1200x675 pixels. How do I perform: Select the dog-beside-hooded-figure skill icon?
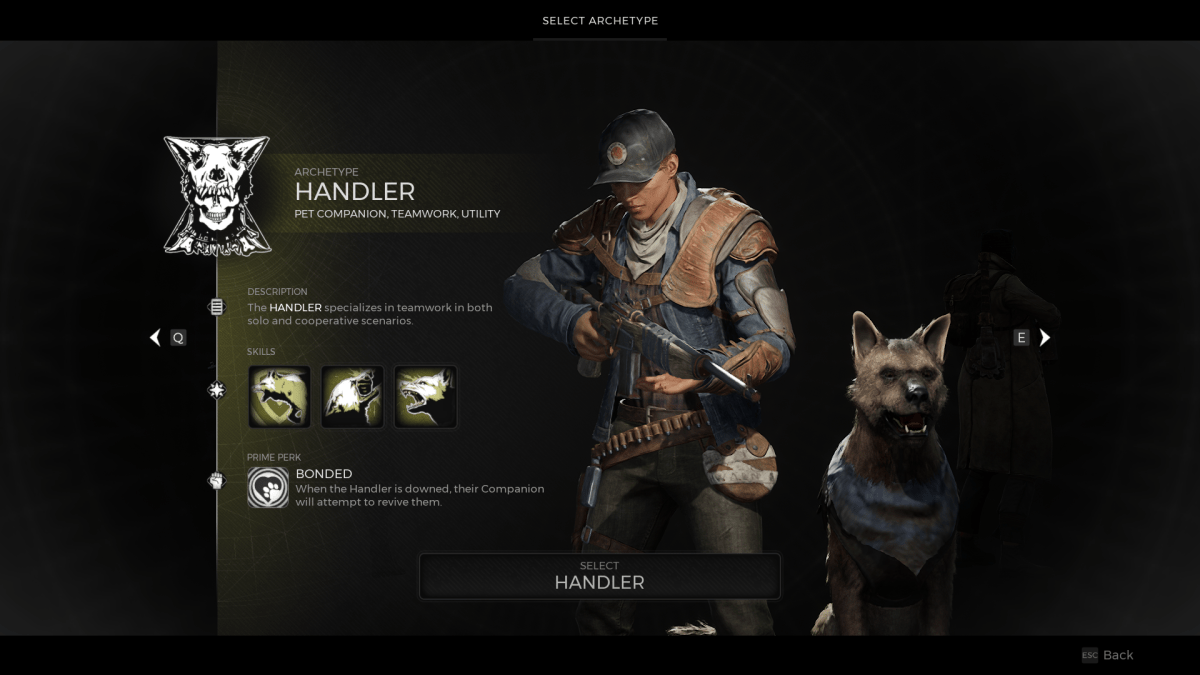(352, 397)
